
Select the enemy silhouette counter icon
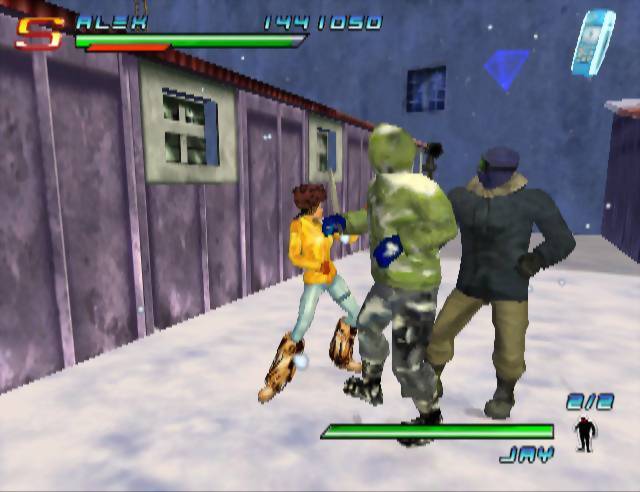pyautogui.click(x=584, y=433)
